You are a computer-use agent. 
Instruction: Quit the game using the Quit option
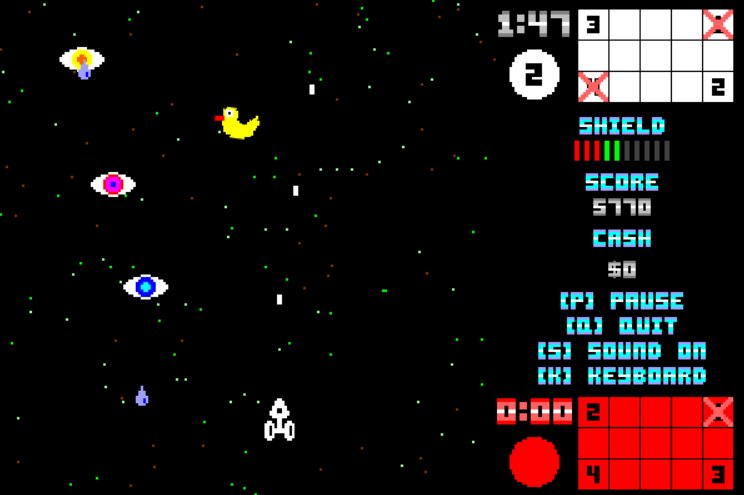click(x=621, y=326)
